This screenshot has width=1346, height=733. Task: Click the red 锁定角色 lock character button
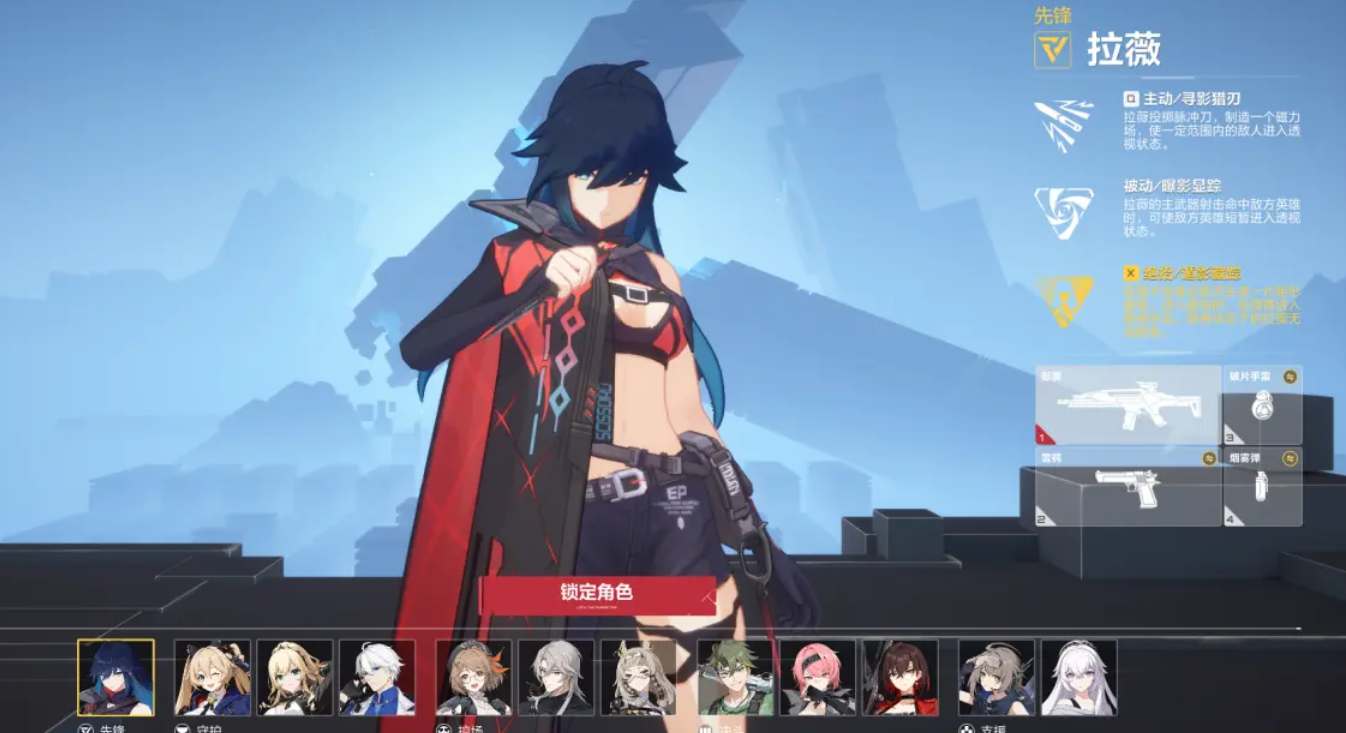coord(597,593)
